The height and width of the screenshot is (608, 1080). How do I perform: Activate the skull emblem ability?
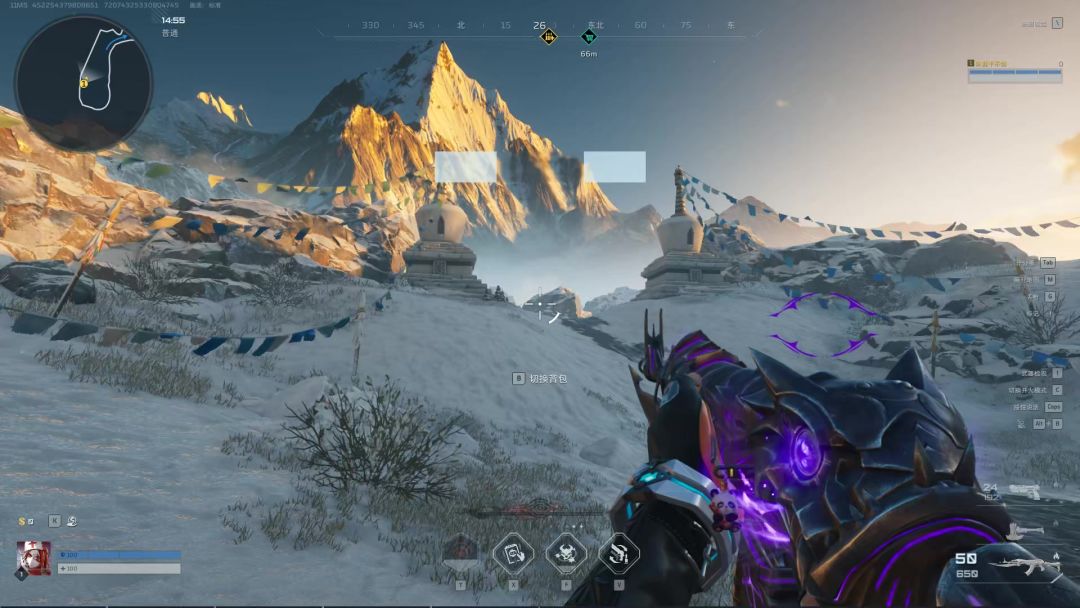coord(566,552)
